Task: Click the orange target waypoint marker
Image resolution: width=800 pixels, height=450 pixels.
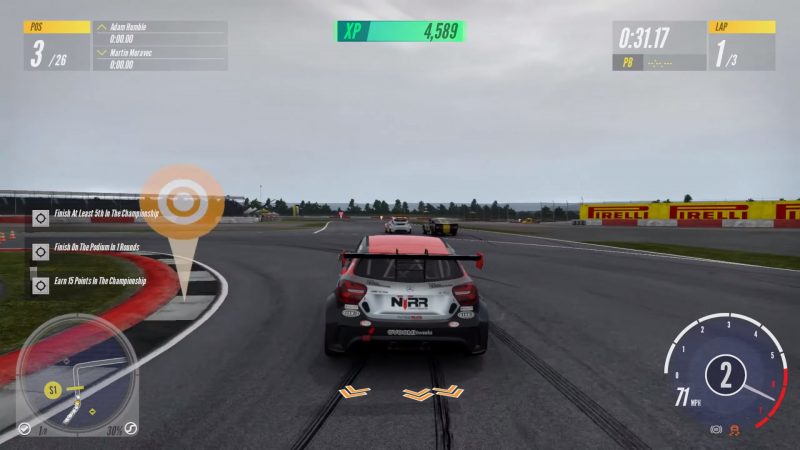Action: (181, 205)
